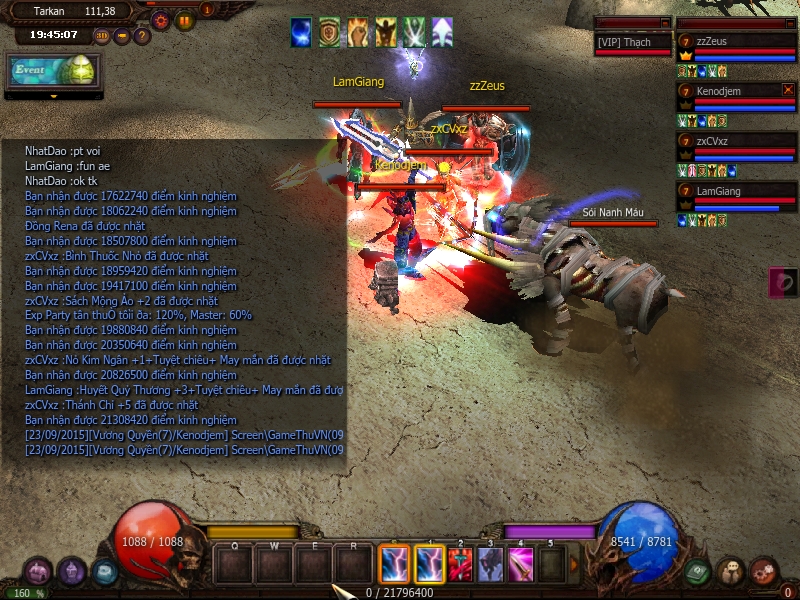Toggle the 3D camera button
800x600 pixels.
point(102,36)
